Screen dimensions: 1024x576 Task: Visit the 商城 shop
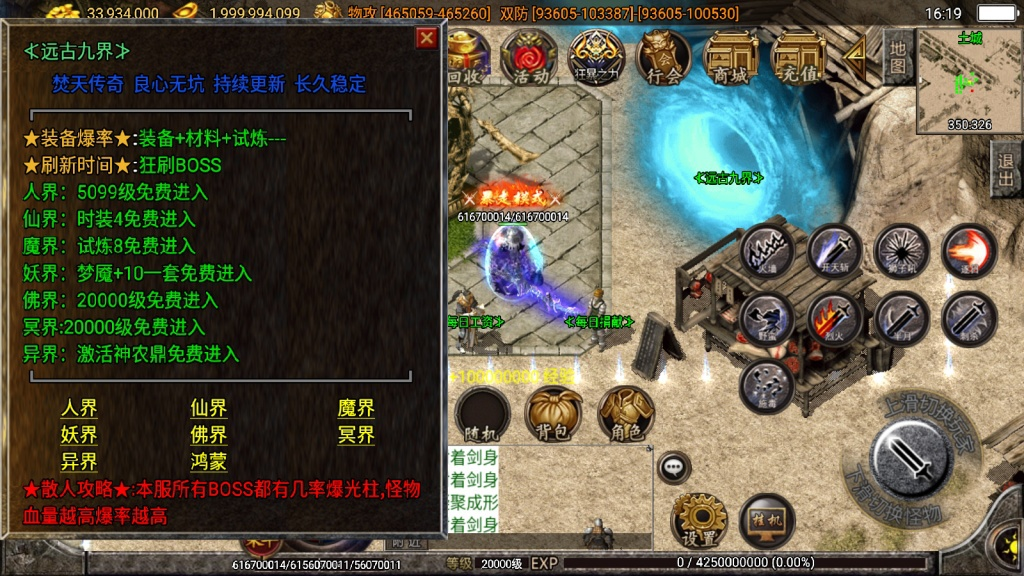click(x=731, y=57)
